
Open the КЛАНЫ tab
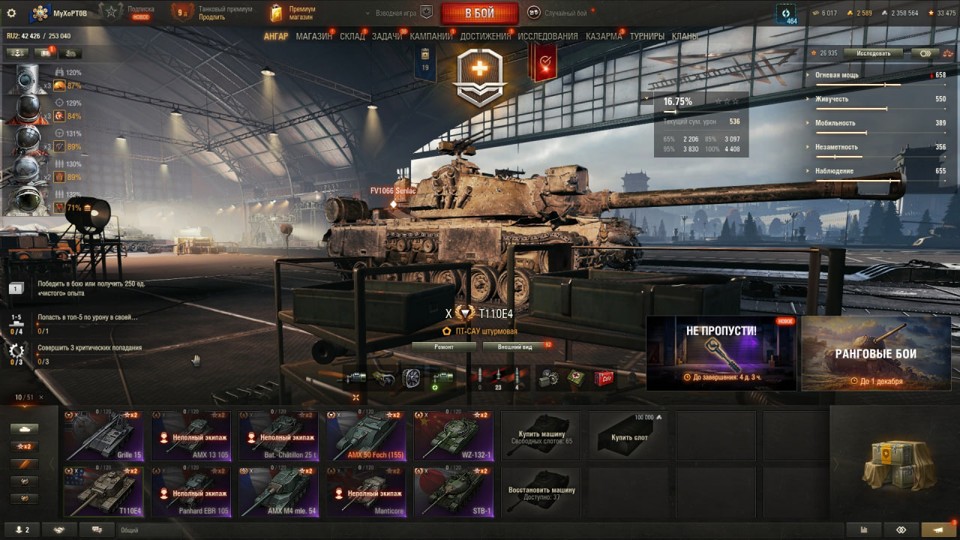[x=685, y=36]
